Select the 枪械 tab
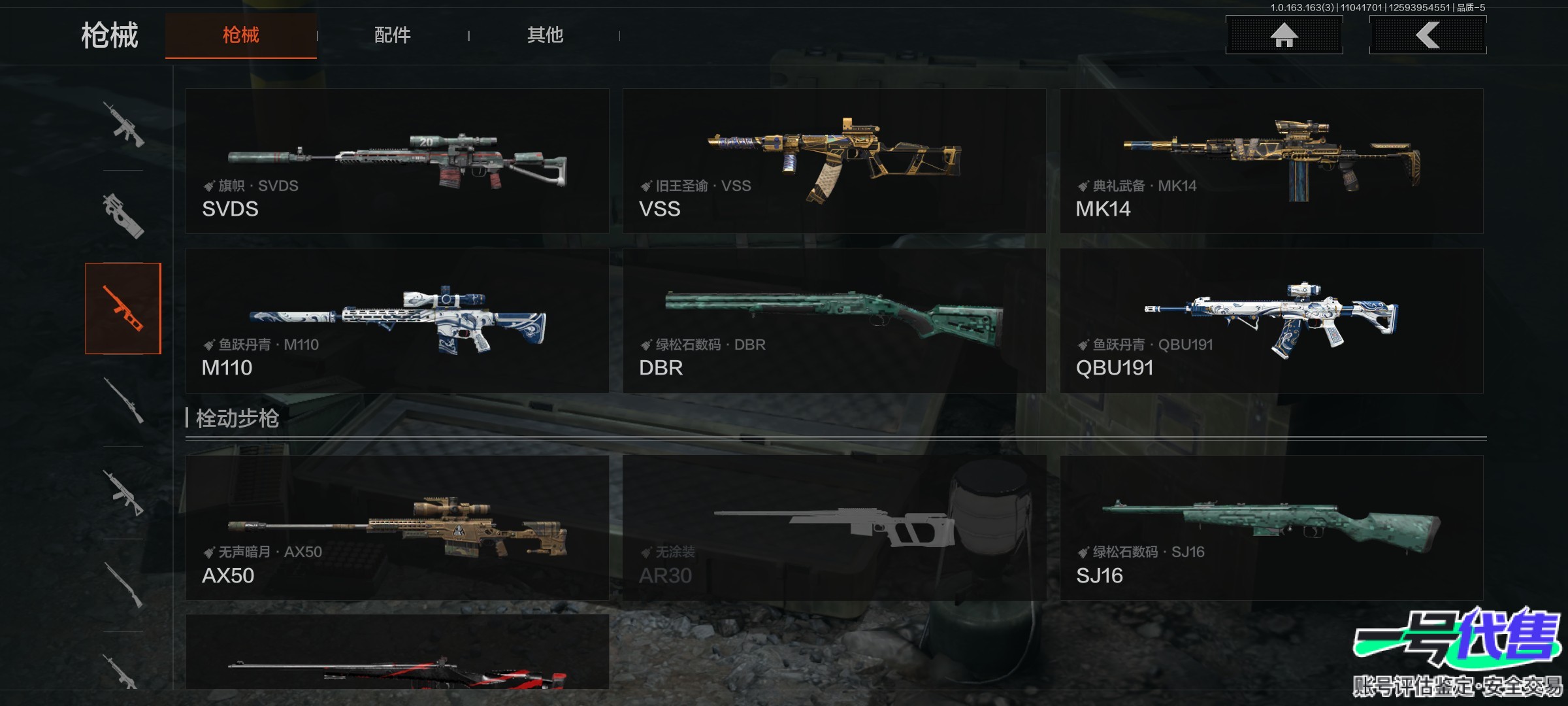This screenshot has height=706, width=1568. click(x=240, y=35)
